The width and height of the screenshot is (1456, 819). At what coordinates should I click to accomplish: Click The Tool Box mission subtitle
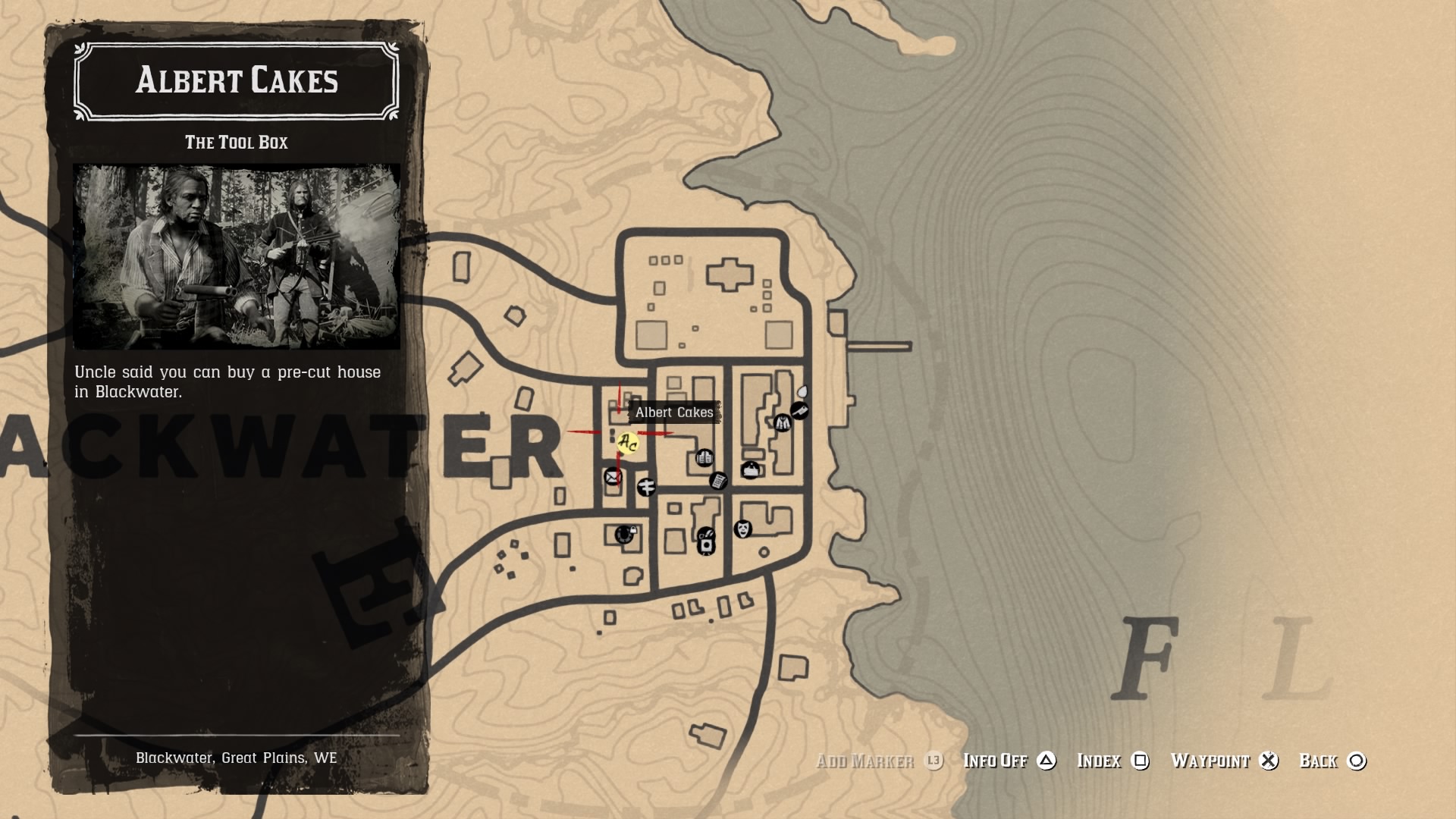[238, 142]
